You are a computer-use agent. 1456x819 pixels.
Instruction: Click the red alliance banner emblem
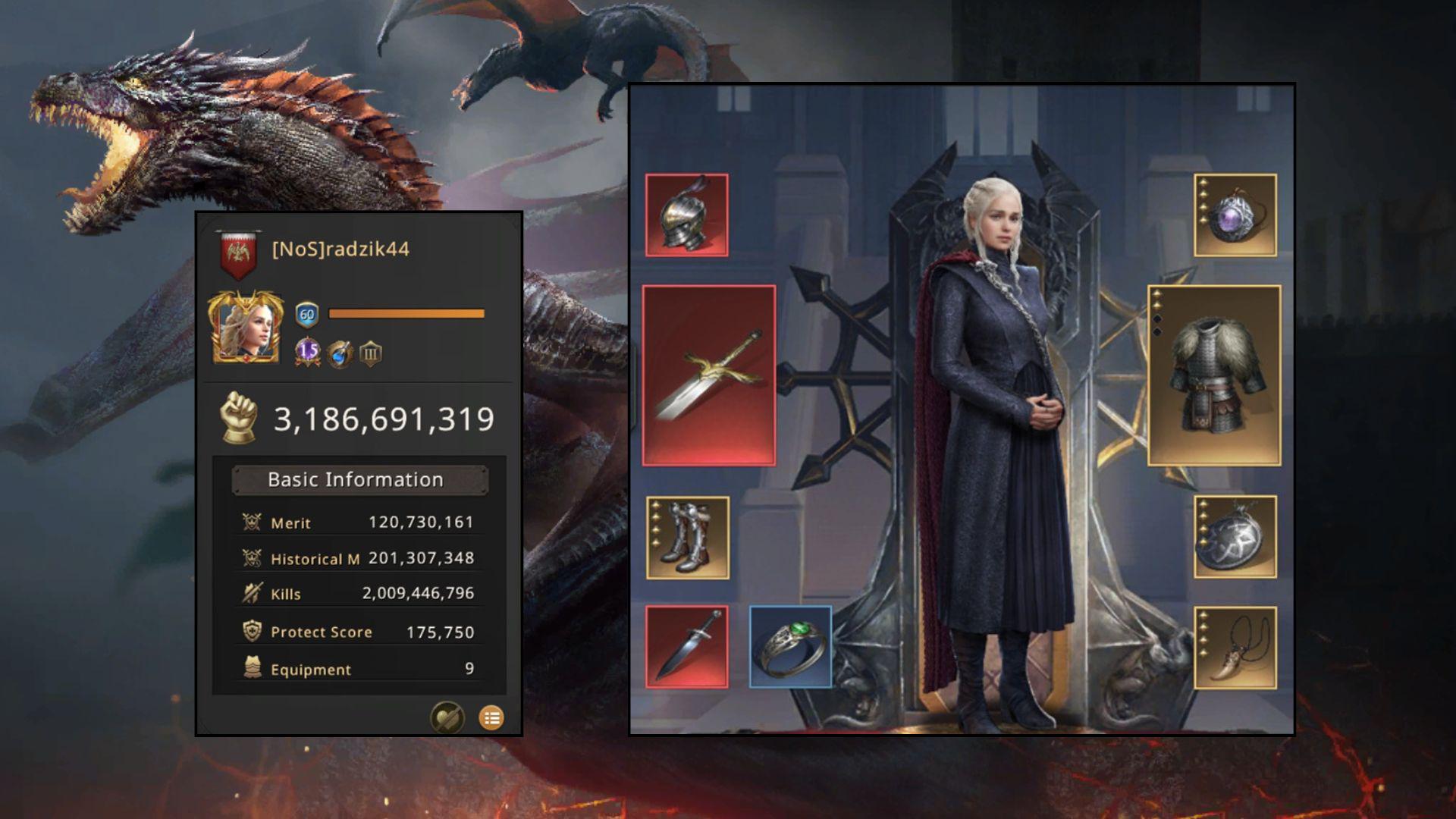coord(238,253)
